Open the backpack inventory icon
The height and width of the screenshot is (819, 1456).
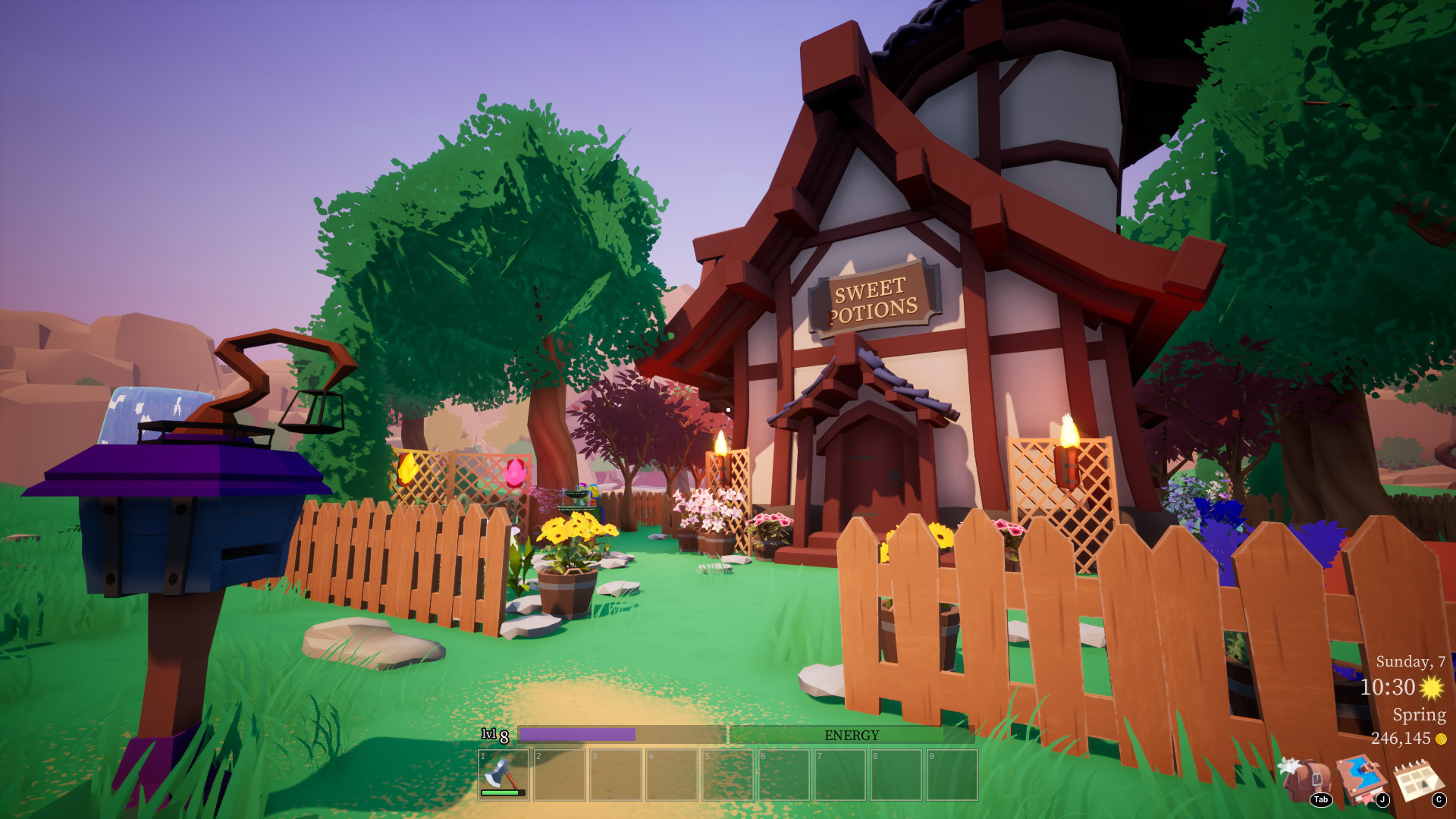1304,780
